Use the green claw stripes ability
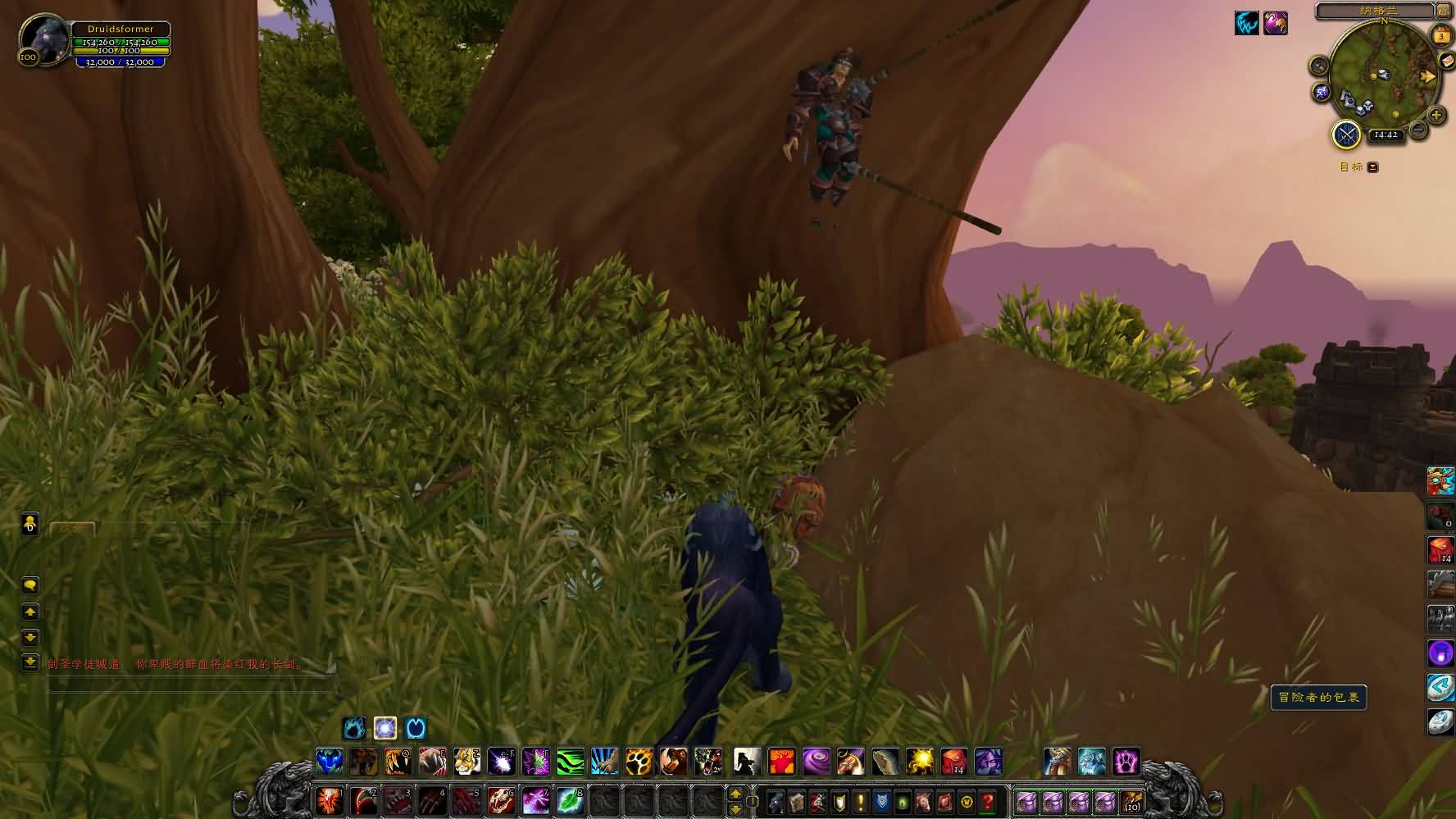 click(571, 762)
